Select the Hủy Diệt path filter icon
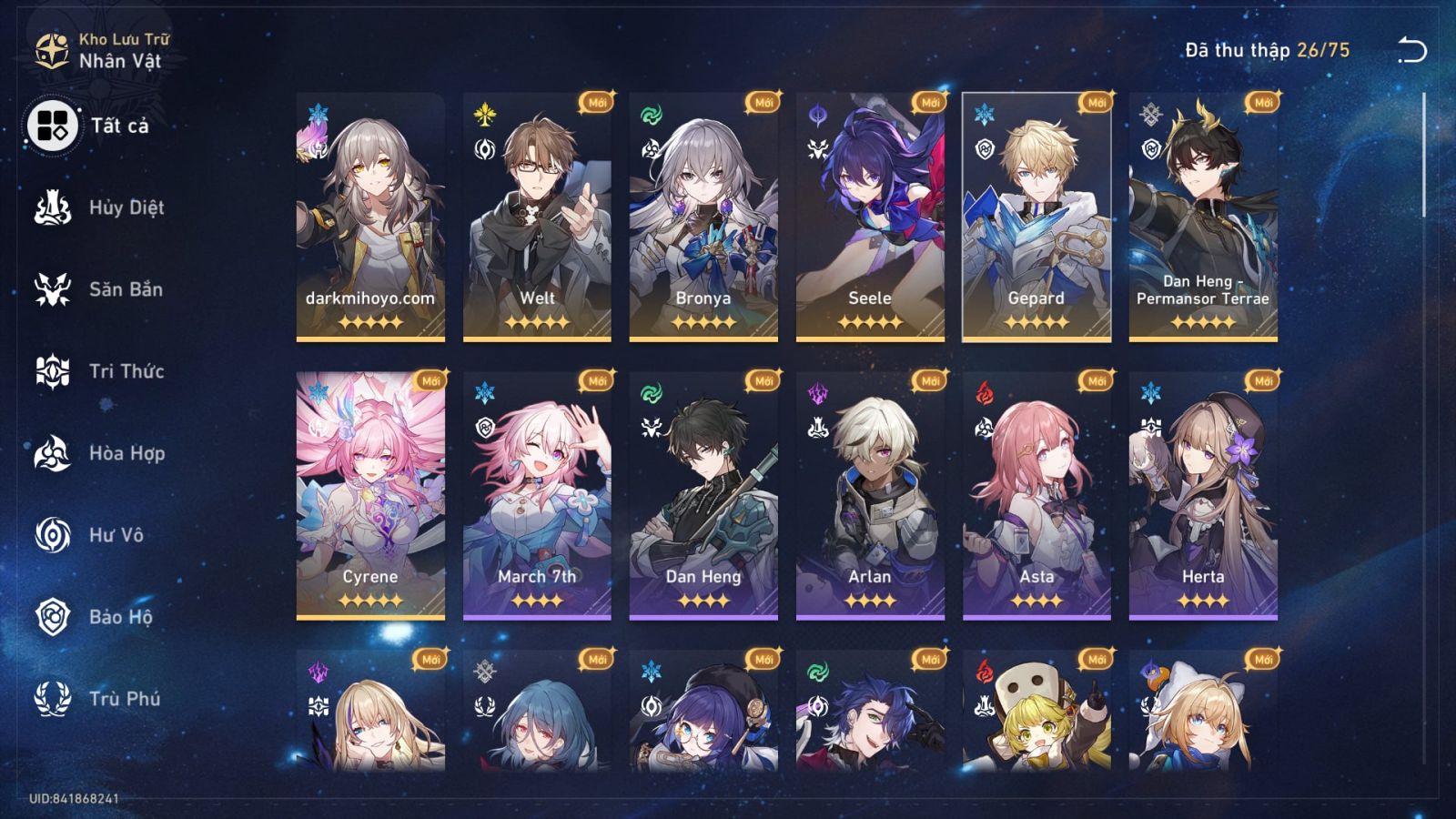 pos(55,207)
